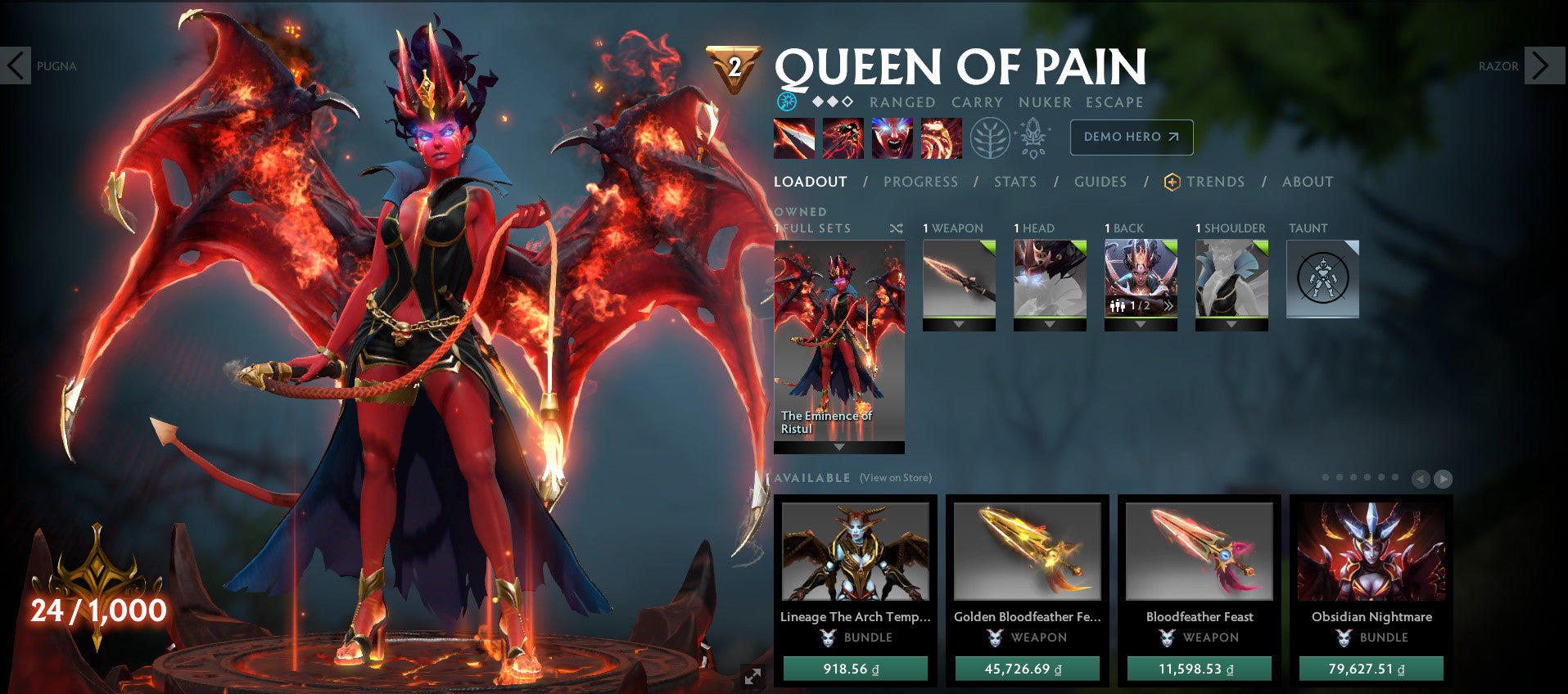
Task: Open the View on Store link
Action: 894,477
